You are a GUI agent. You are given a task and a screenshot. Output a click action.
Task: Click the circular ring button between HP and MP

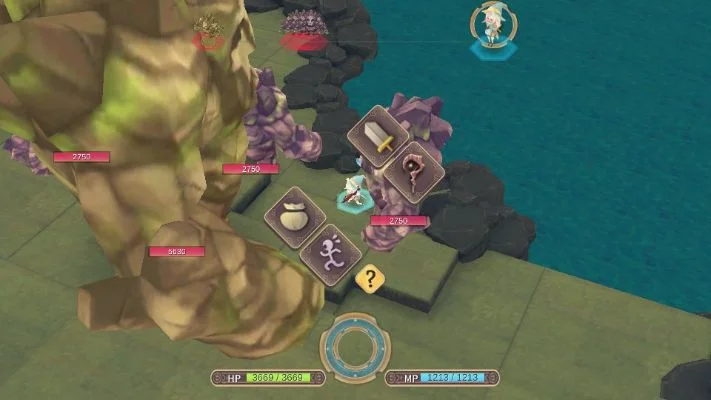click(x=355, y=350)
